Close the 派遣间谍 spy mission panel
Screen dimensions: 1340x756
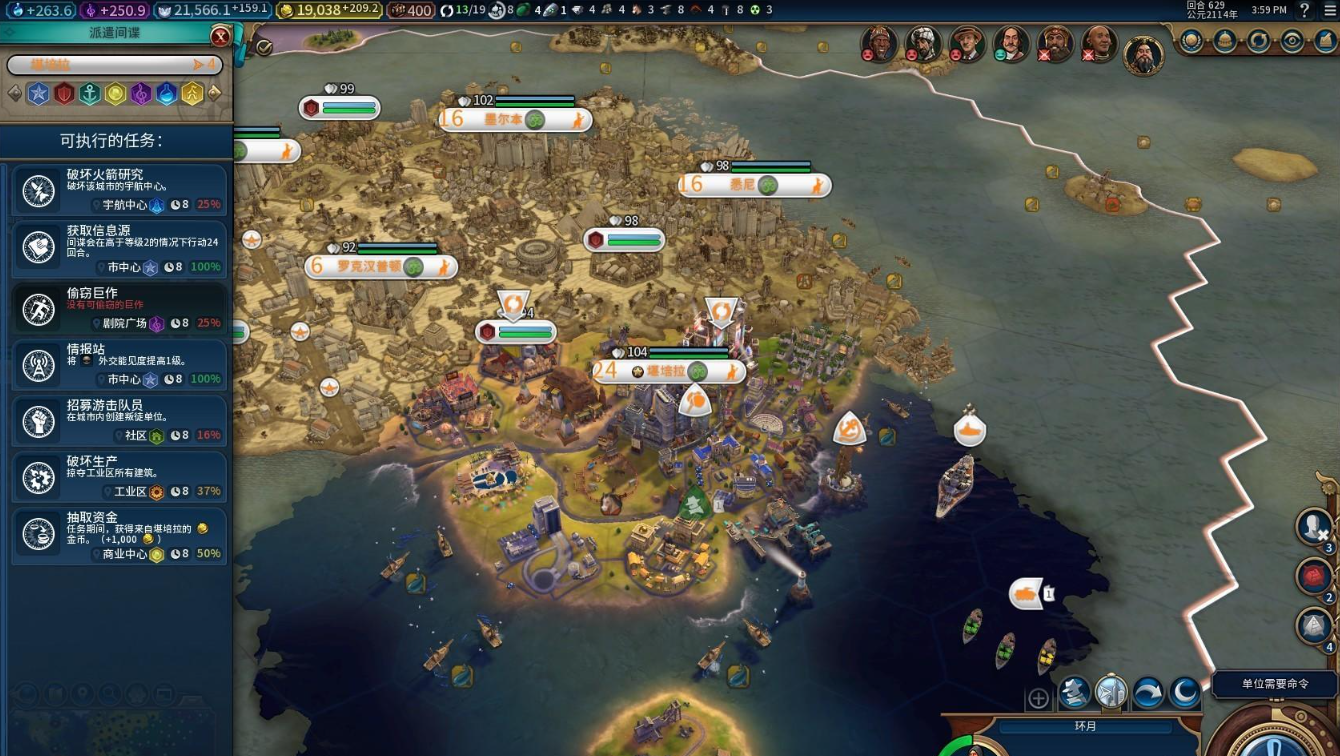click(x=220, y=37)
